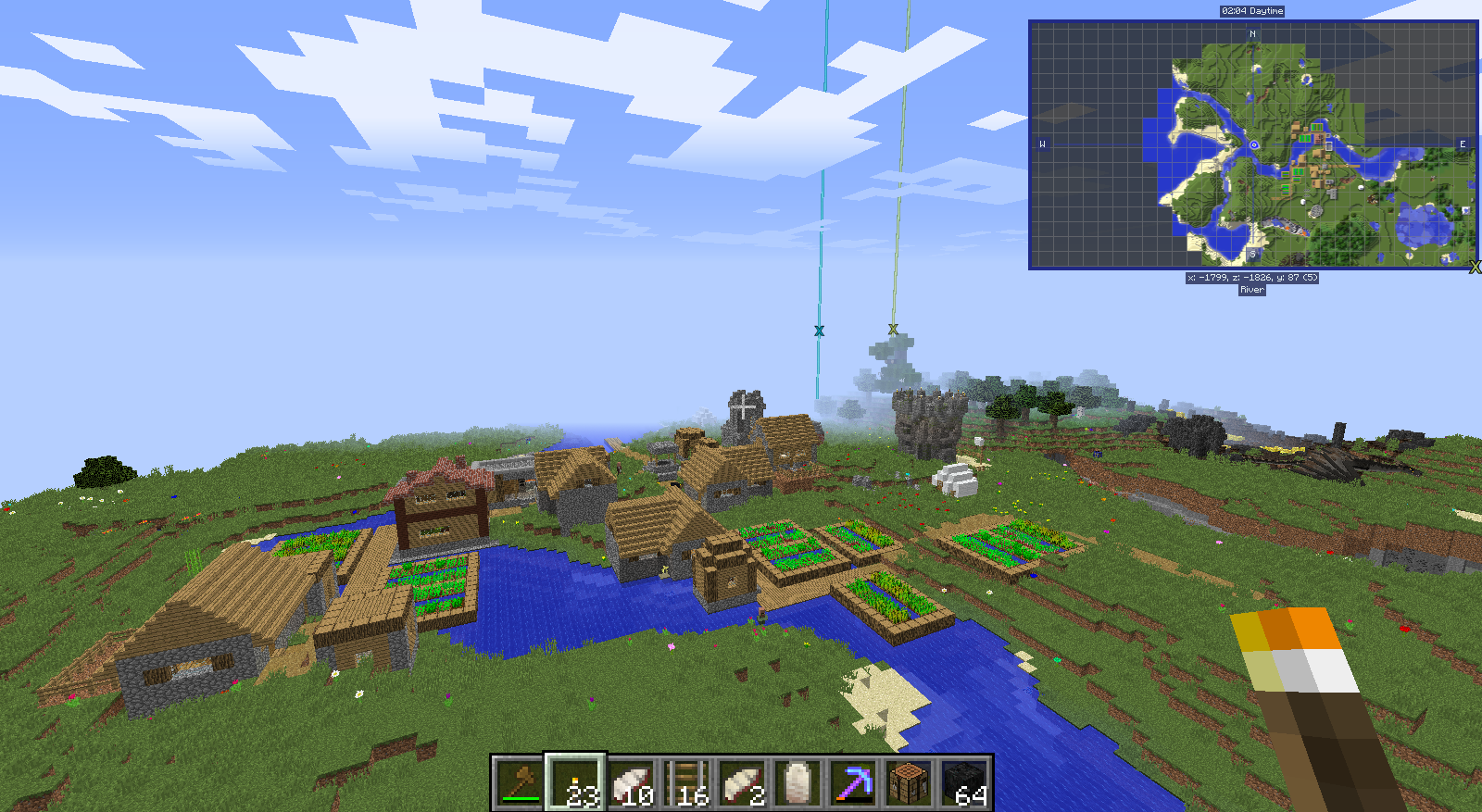Select the enchanted diamond pickaxe
Screen dimensions: 1482x812
[851, 782]
